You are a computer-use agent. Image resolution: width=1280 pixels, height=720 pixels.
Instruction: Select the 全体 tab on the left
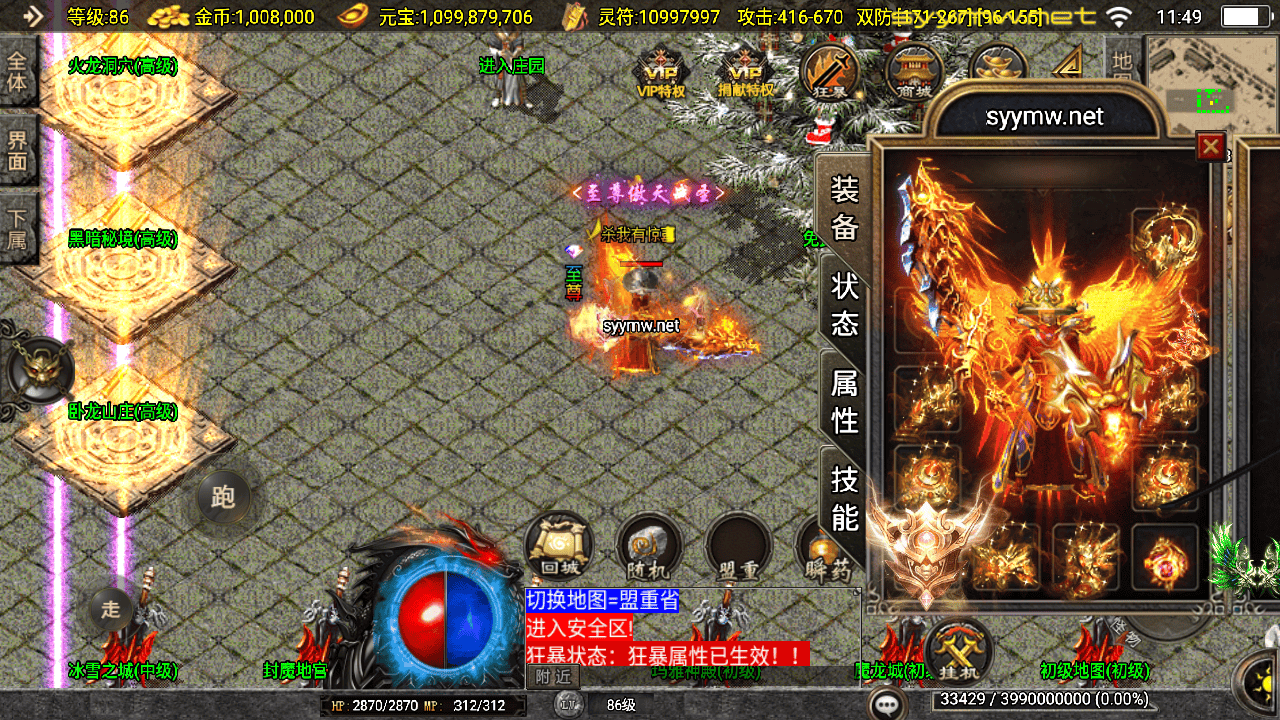(18, 70)
